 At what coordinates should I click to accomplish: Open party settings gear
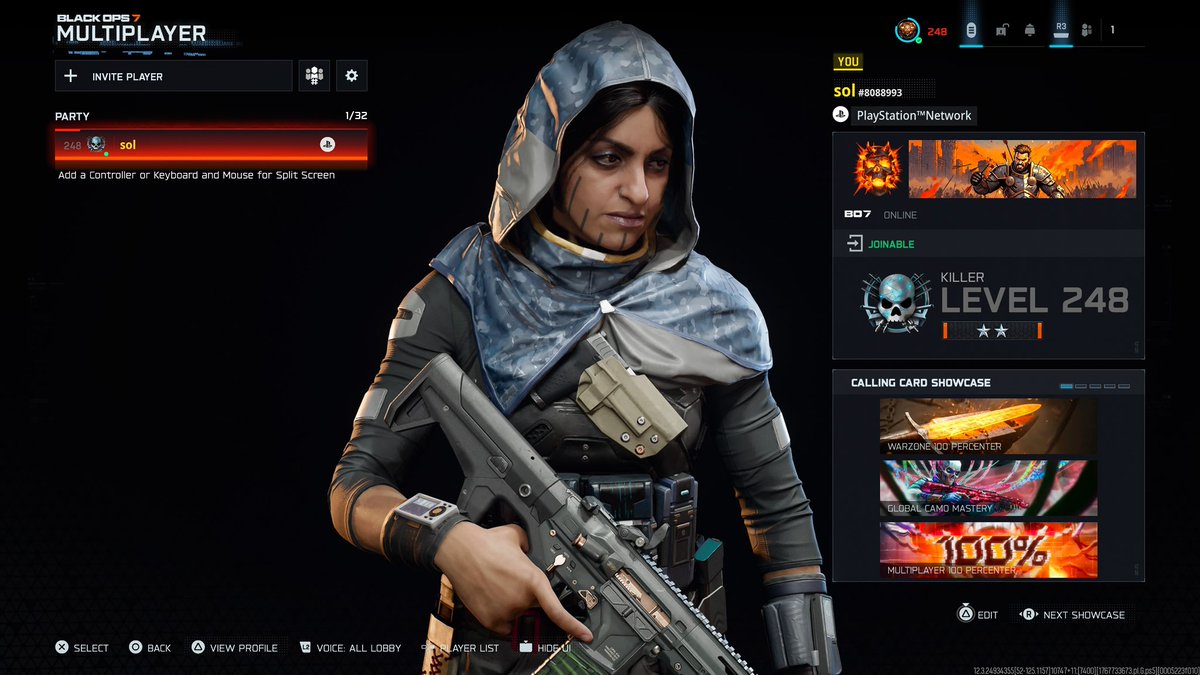click(351, 76)
